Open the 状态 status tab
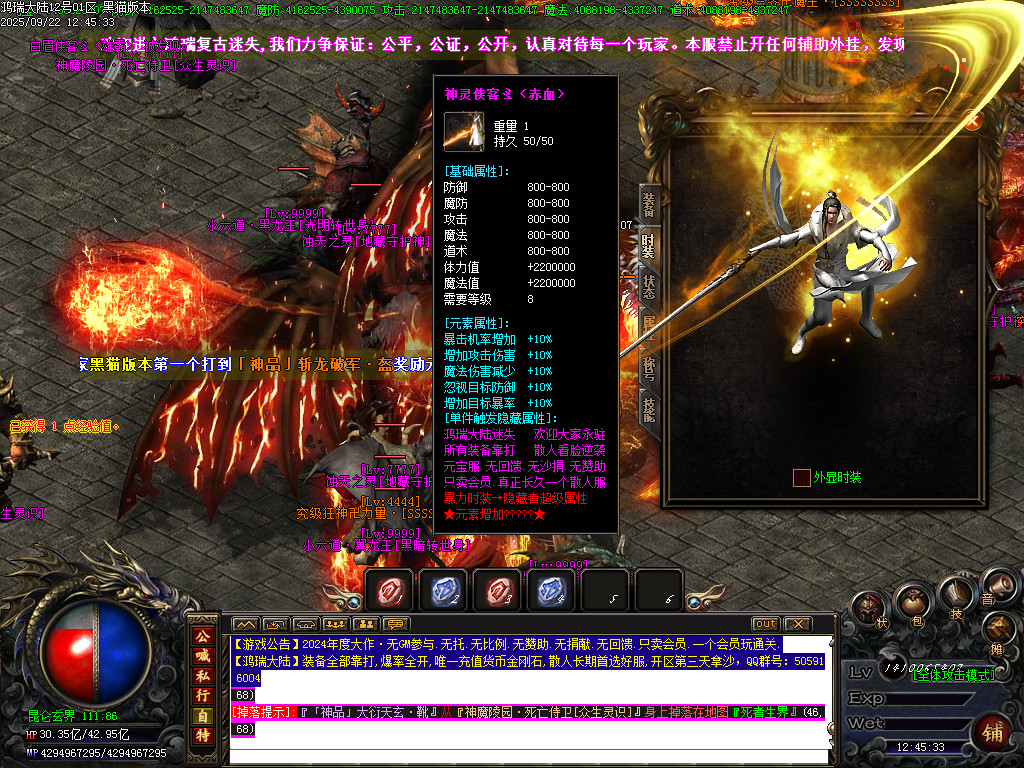 click(x=649, y=287)
